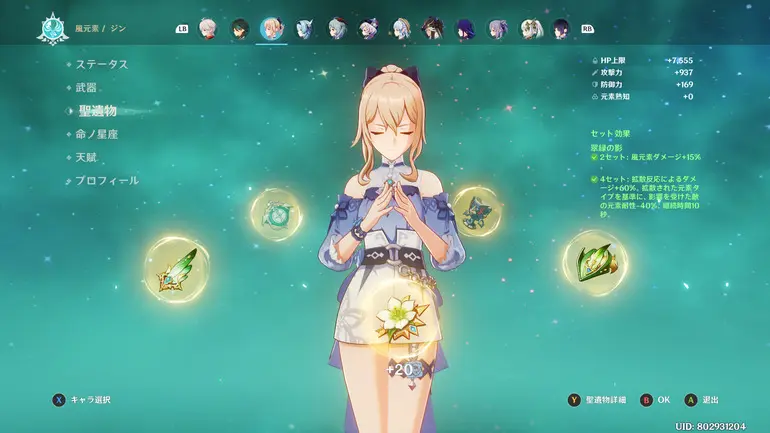Viewport: 770px width, 433px height.
Task: Show the プロフィール profile entry
Action: tap(106, 180)
